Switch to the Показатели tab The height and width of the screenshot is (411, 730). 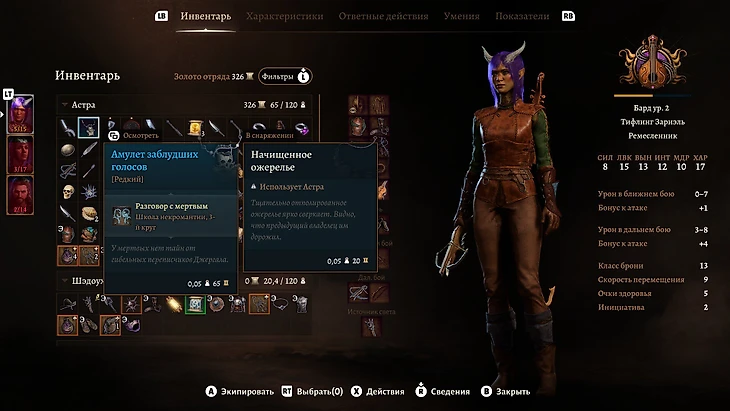pos(521,16)
